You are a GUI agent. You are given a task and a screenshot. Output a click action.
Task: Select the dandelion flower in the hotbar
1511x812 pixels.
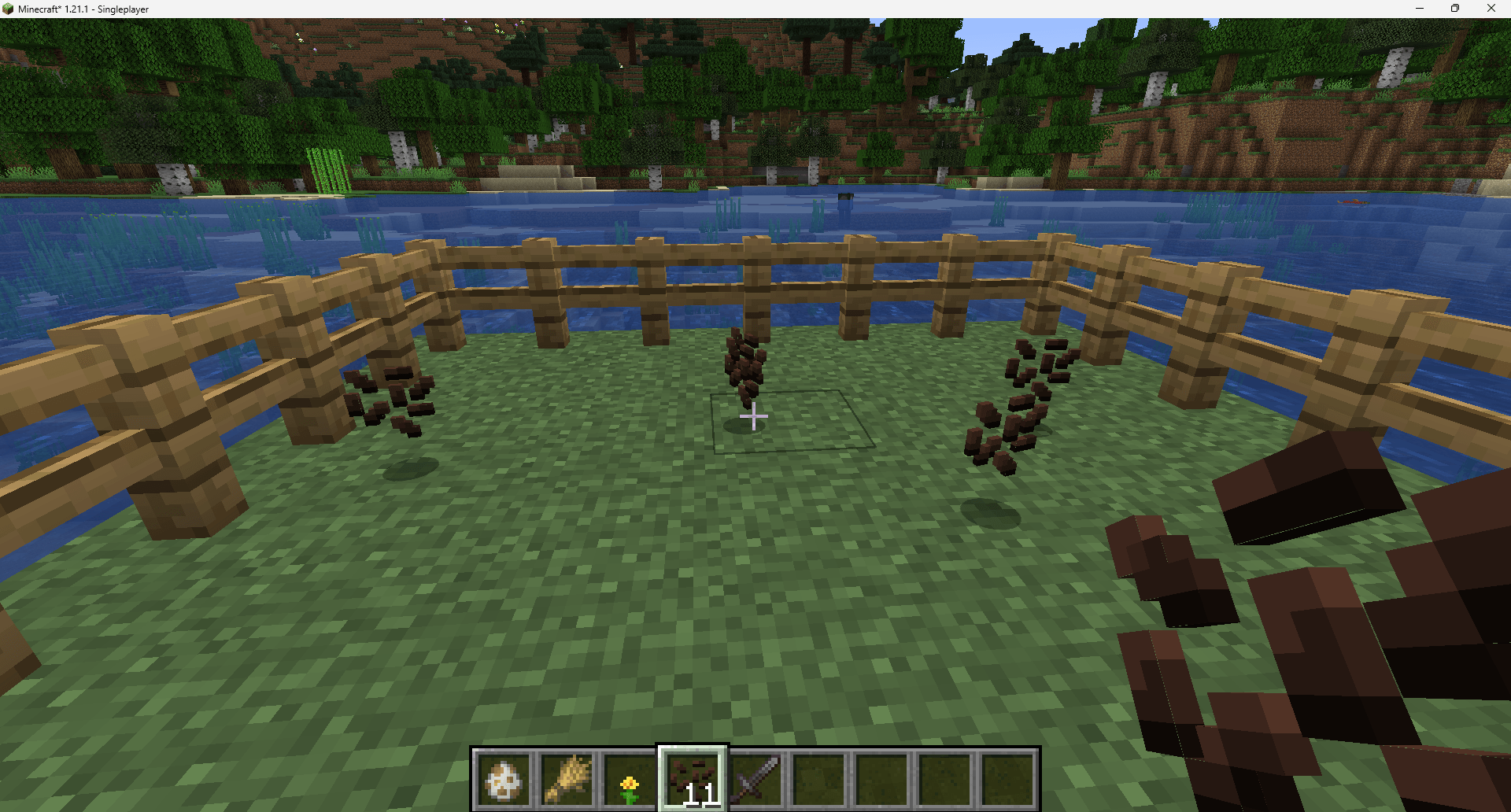tap(631, 779)
